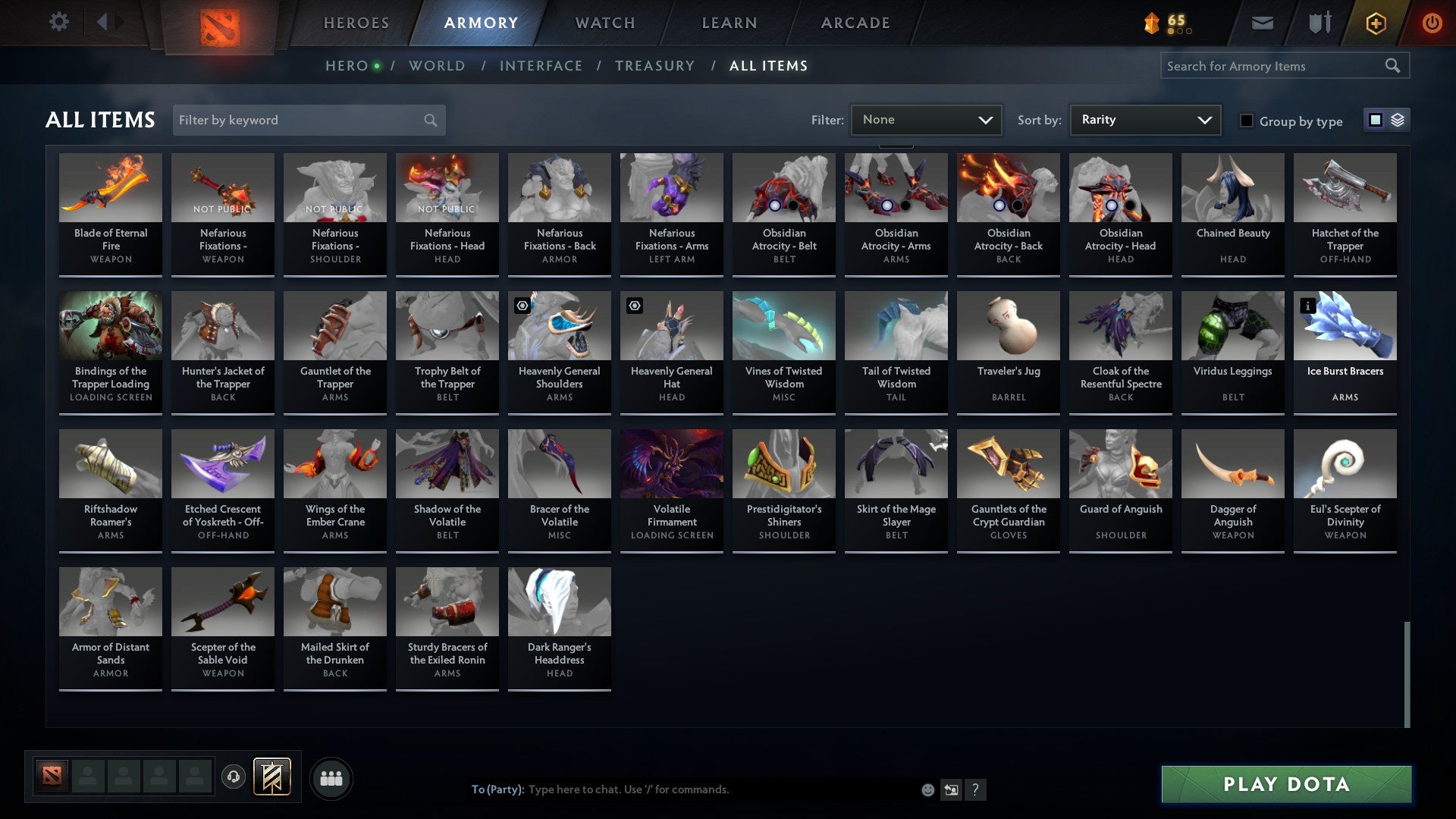
Task: Open the friends list people icon
Action: click(x=331, y=777)
